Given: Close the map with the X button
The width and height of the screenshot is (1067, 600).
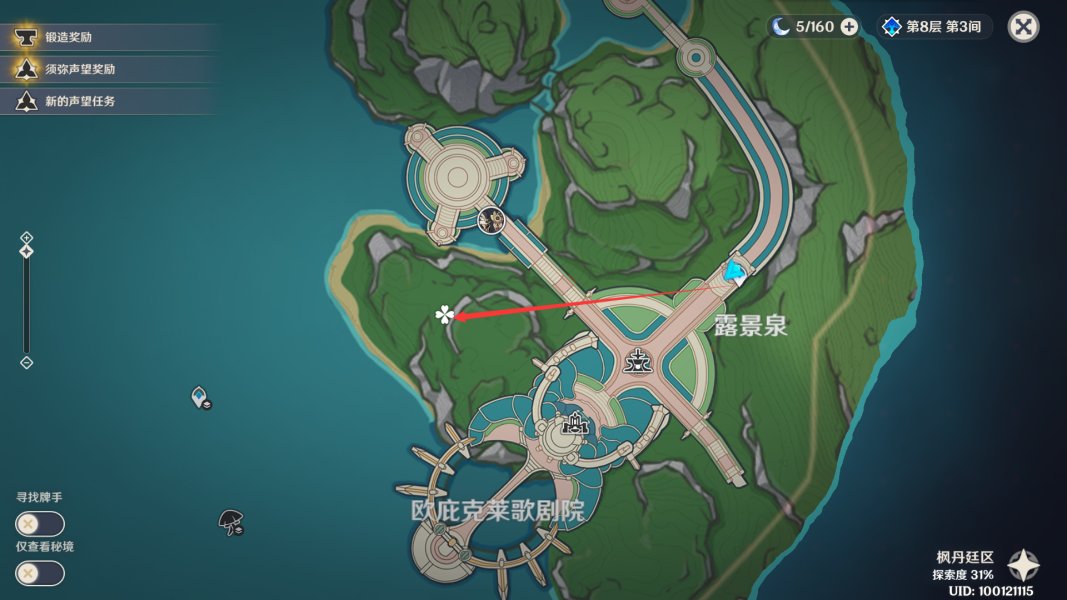Looking at the screenshot, I should [1023, 27].
